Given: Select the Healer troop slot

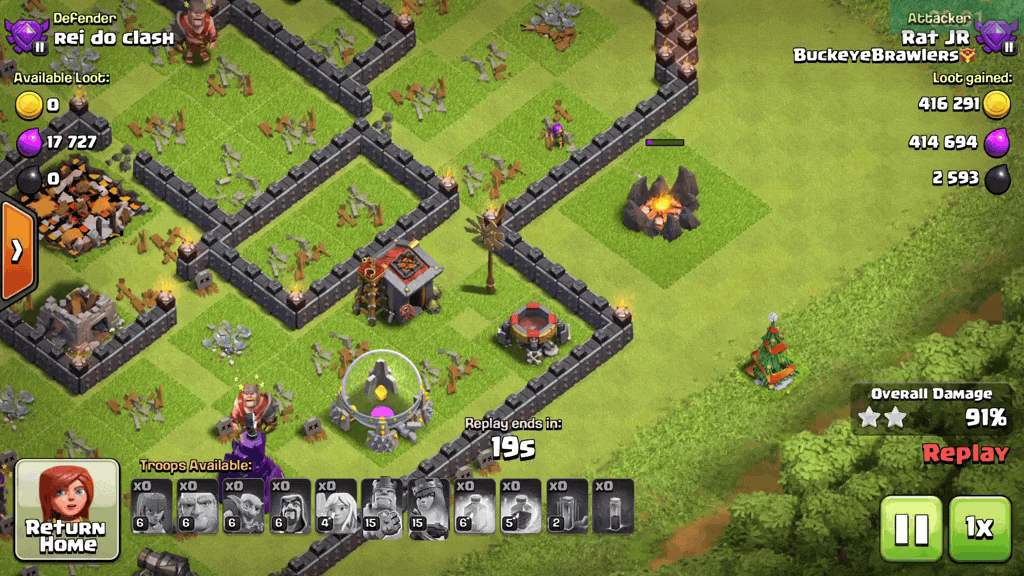Looking at the screenshot, I should coord(336,505).
